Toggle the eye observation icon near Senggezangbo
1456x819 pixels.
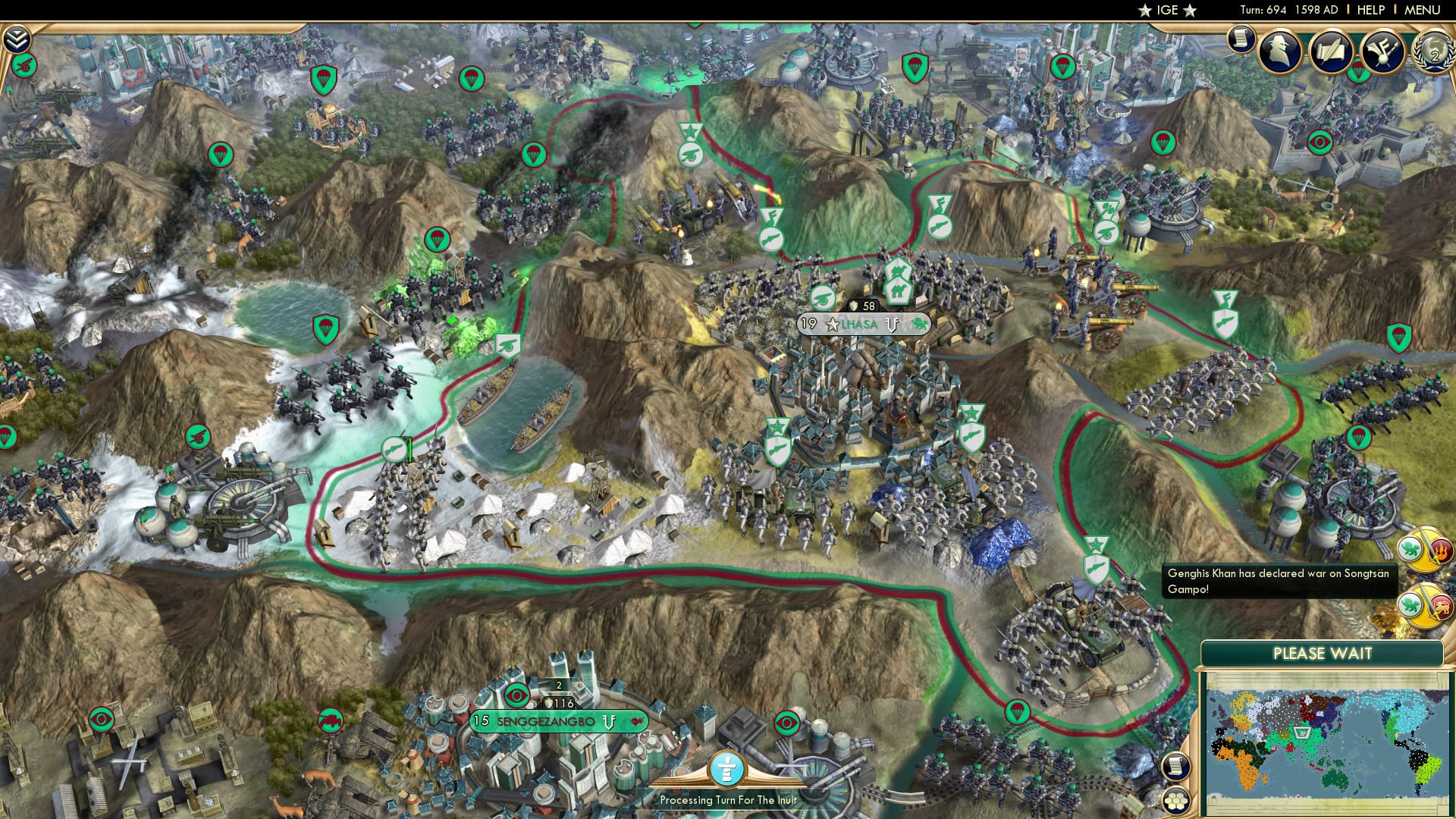(516, 695)
